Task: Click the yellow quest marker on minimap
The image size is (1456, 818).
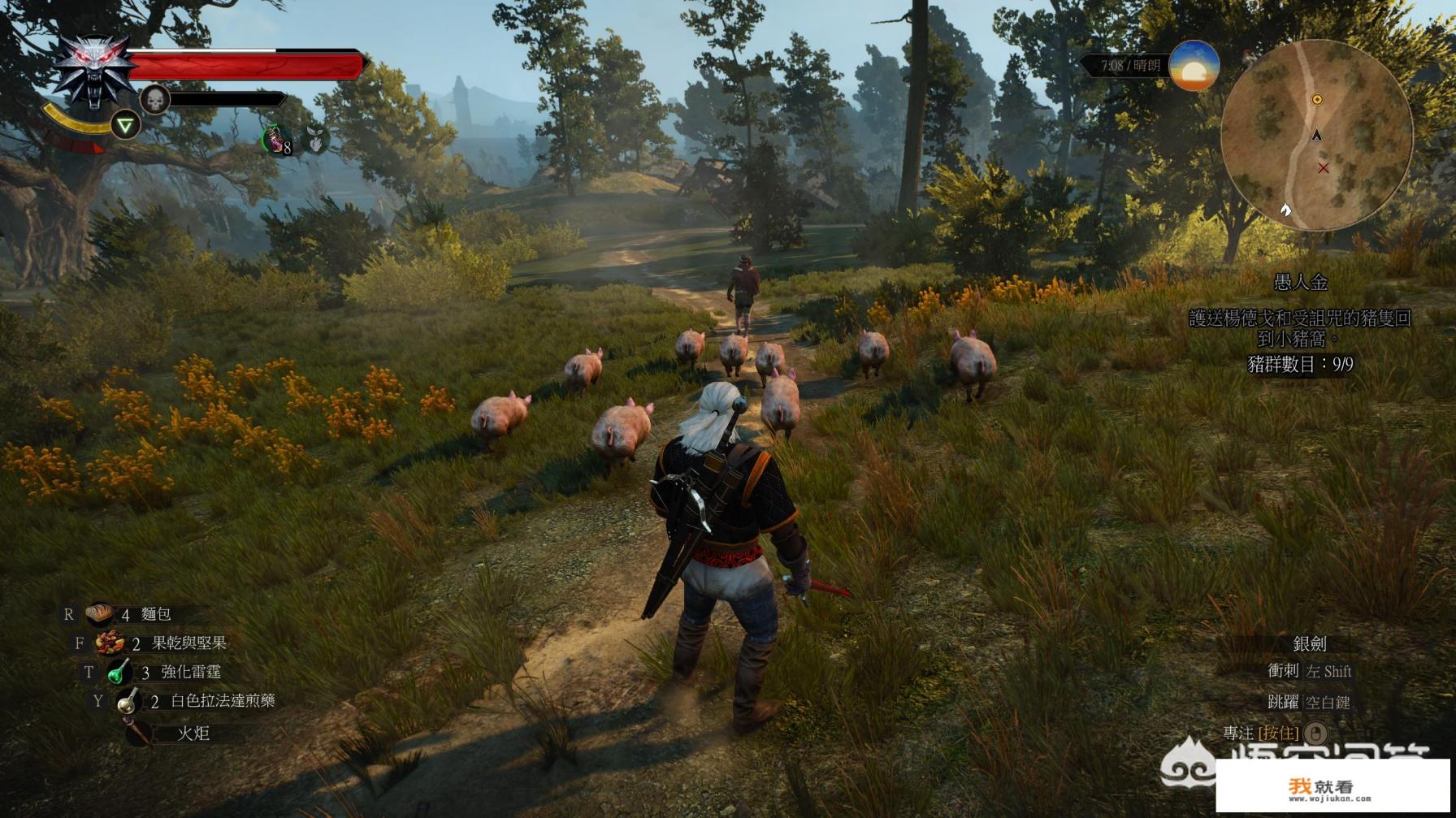Action: pyautogui.click(x=1317, y=99)
